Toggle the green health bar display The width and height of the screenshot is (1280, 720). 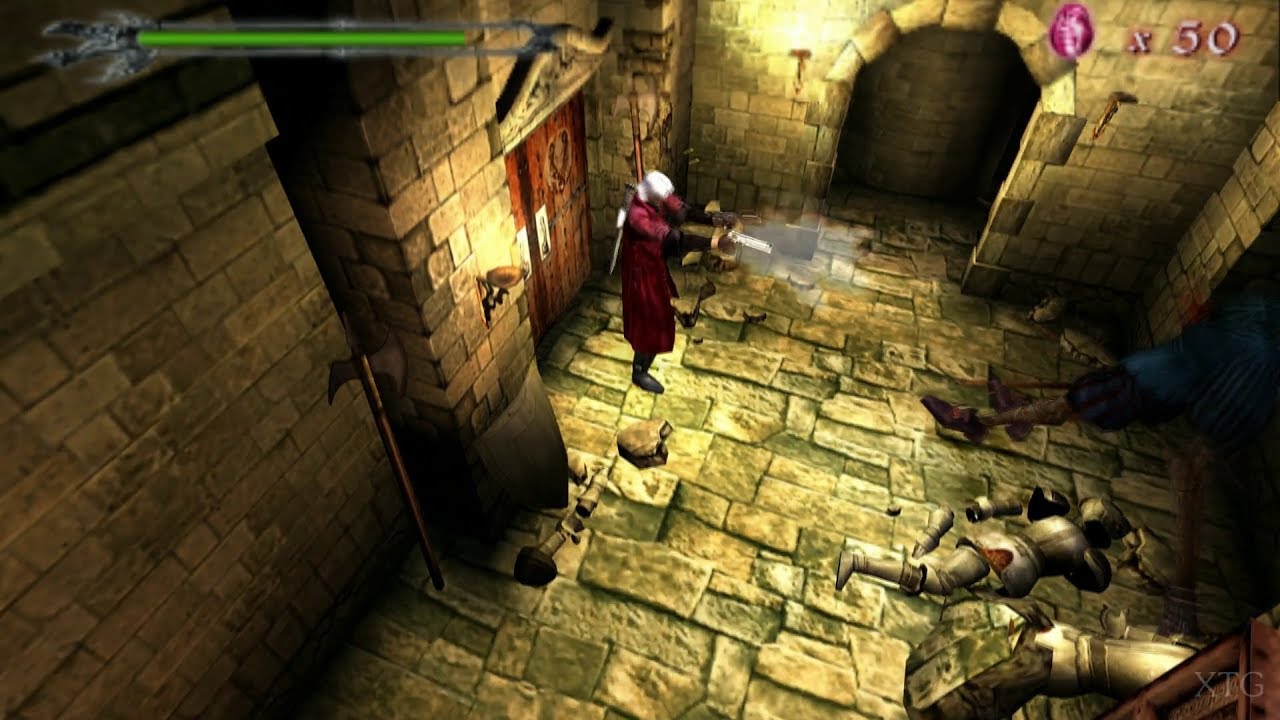click(300, 35)
